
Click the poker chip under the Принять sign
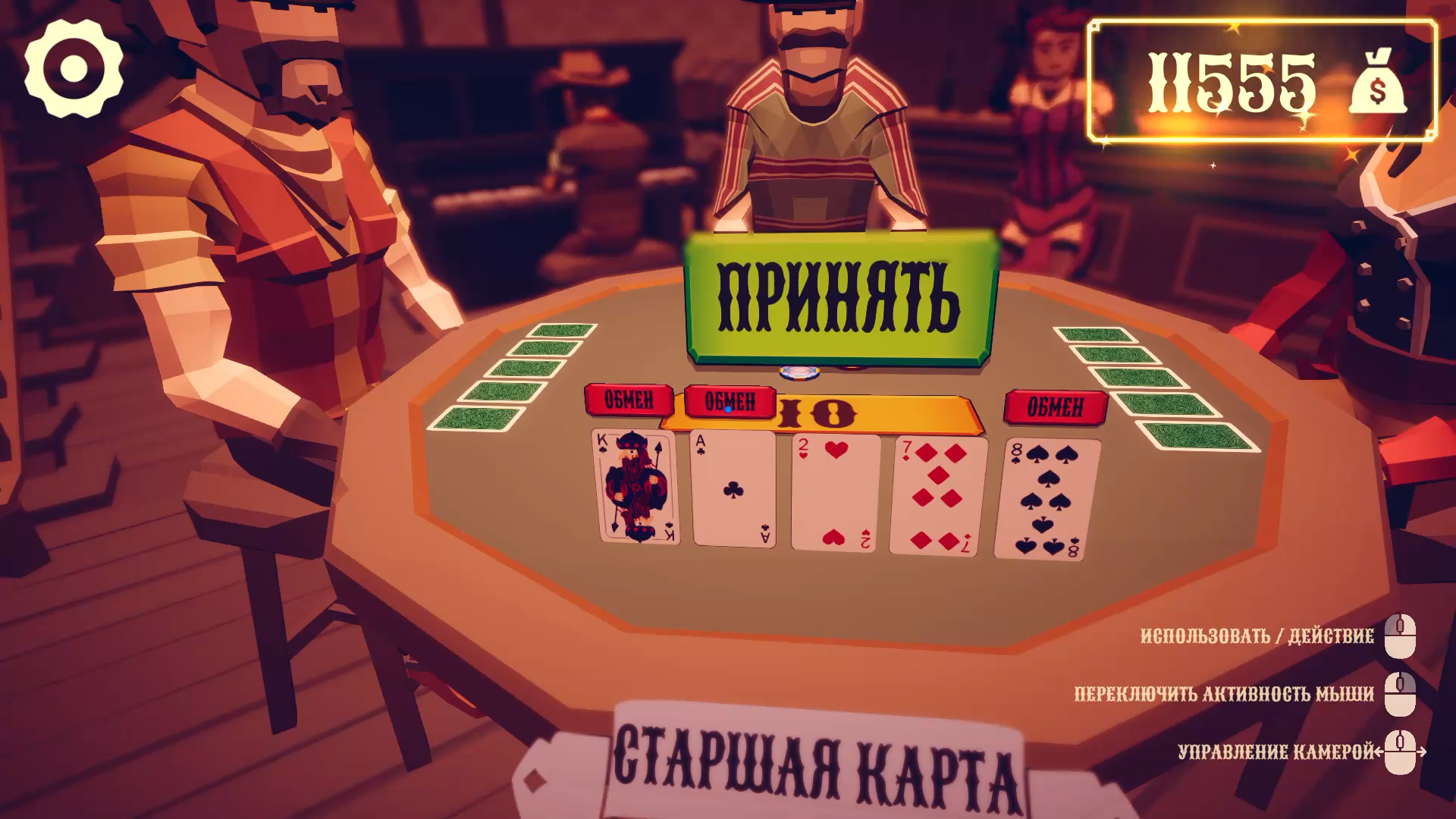click(800, 371)
